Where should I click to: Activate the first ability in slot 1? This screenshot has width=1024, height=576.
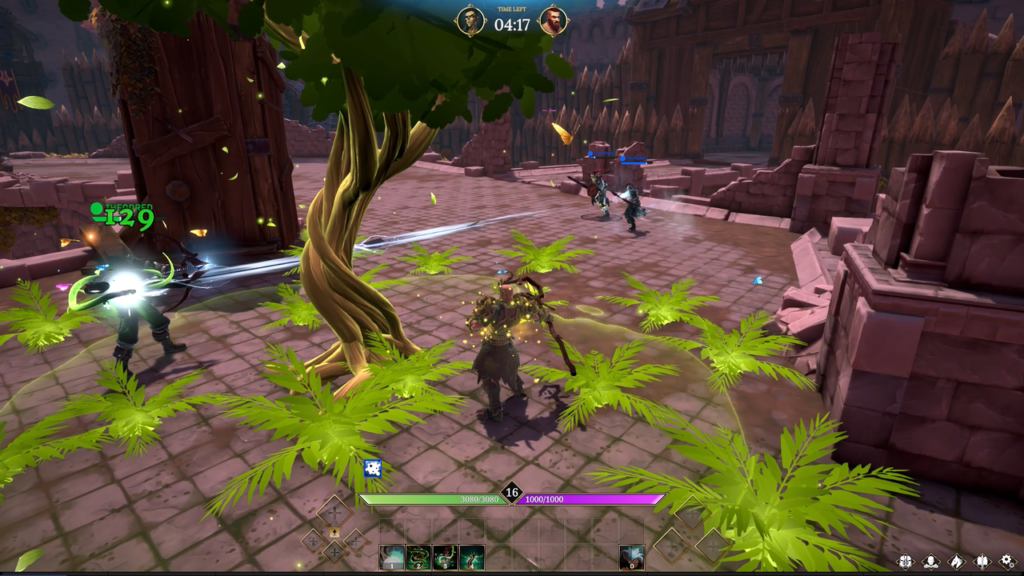click(x=392, y=557)
